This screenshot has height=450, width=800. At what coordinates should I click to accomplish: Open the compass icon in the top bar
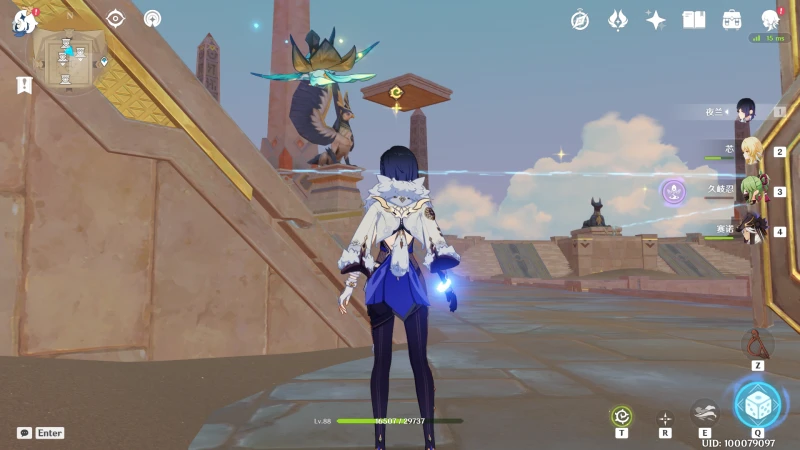coord(580,20)
